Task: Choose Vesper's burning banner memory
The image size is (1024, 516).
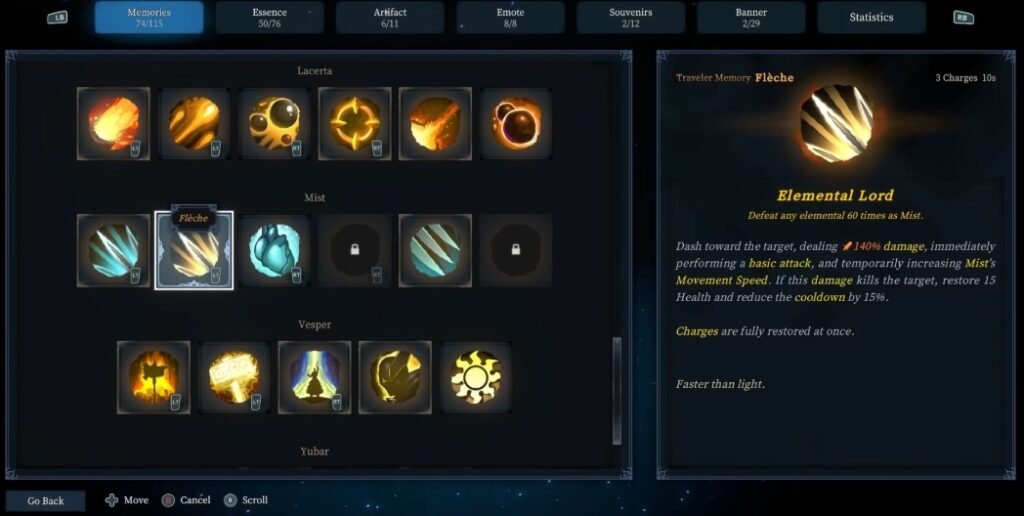Action: pyautogui.click(x=153, y=378)
